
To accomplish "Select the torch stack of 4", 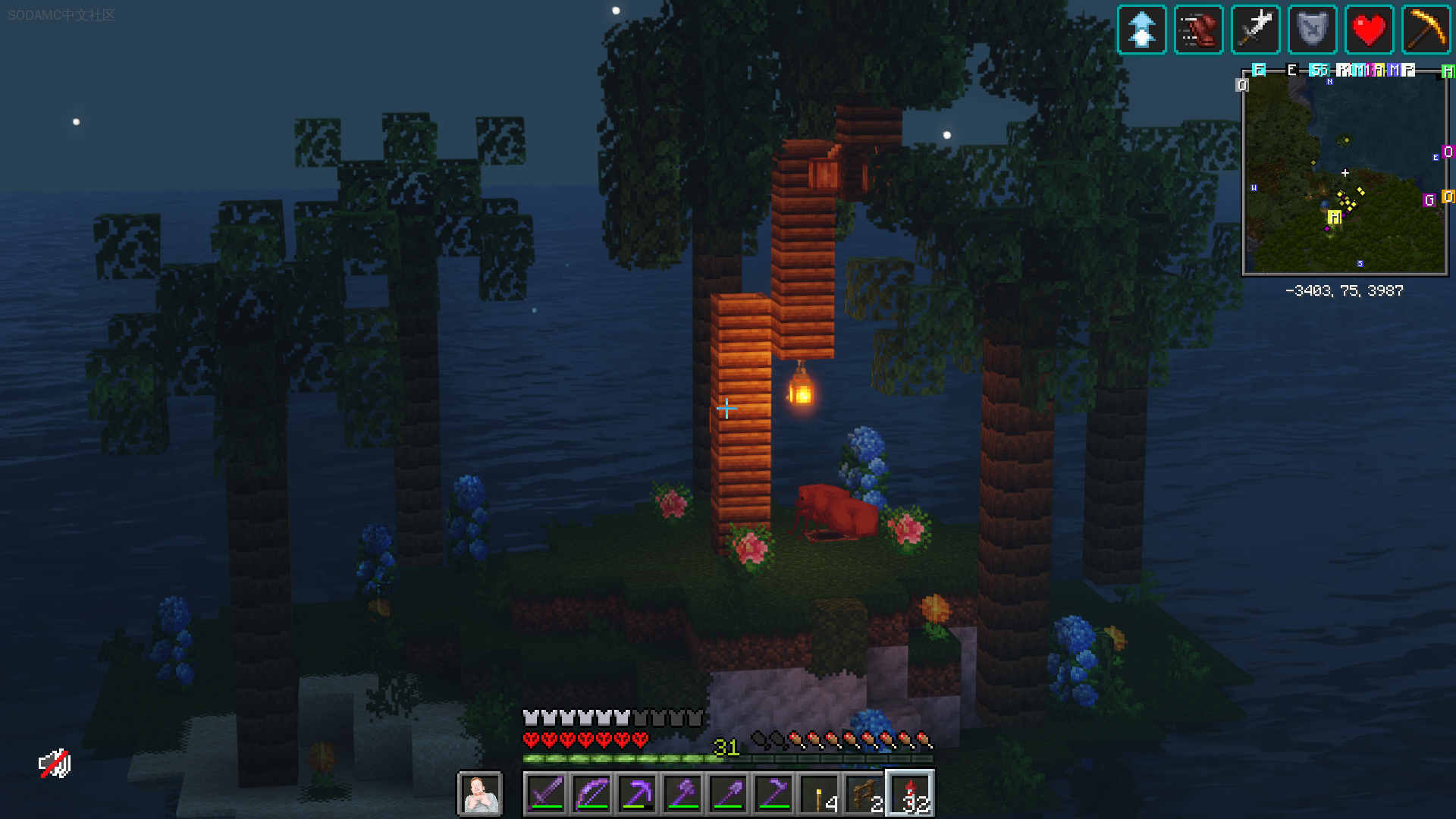I will click(x=820, y=794).
